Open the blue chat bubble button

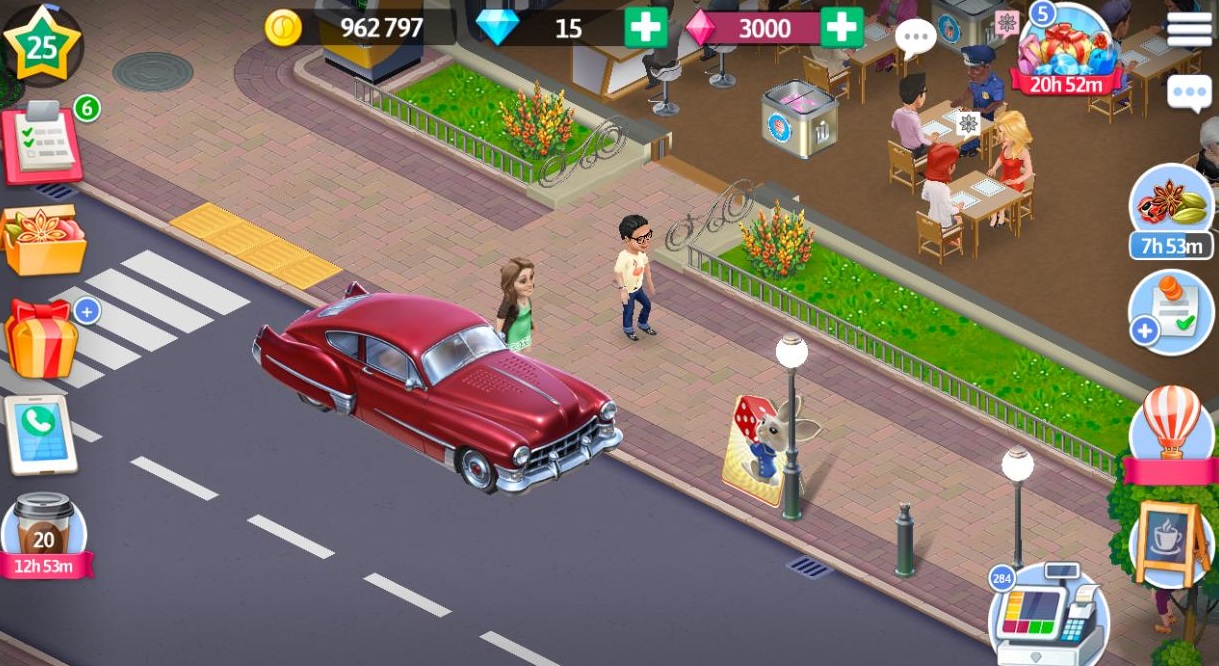point(1189,94)
